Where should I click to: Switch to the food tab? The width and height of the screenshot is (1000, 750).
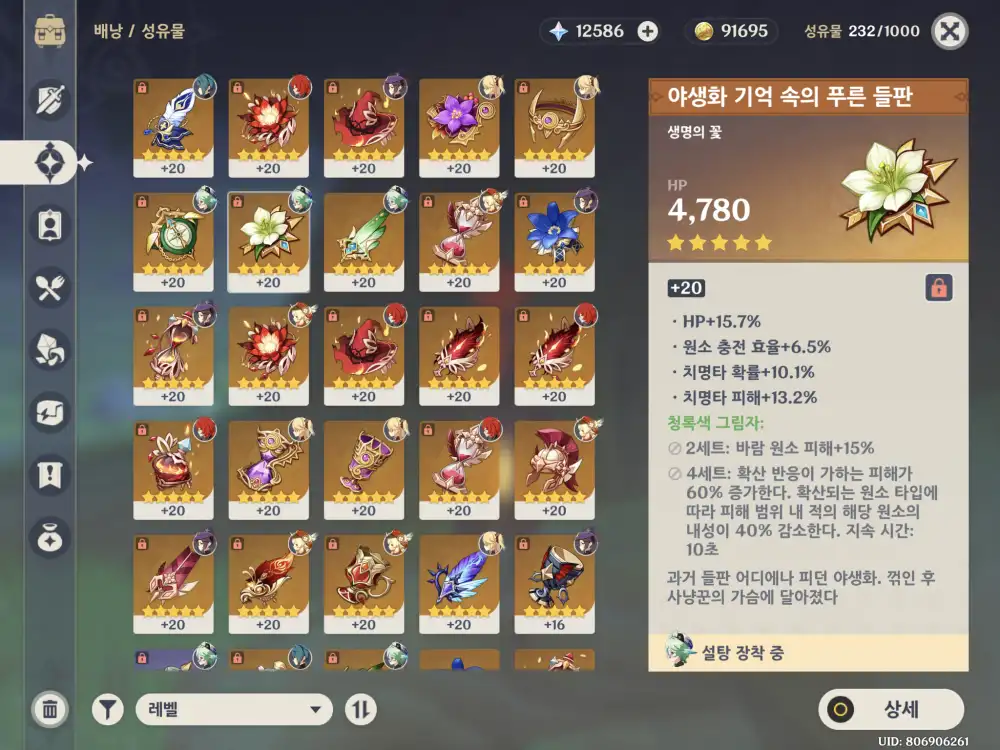(50, 288)
